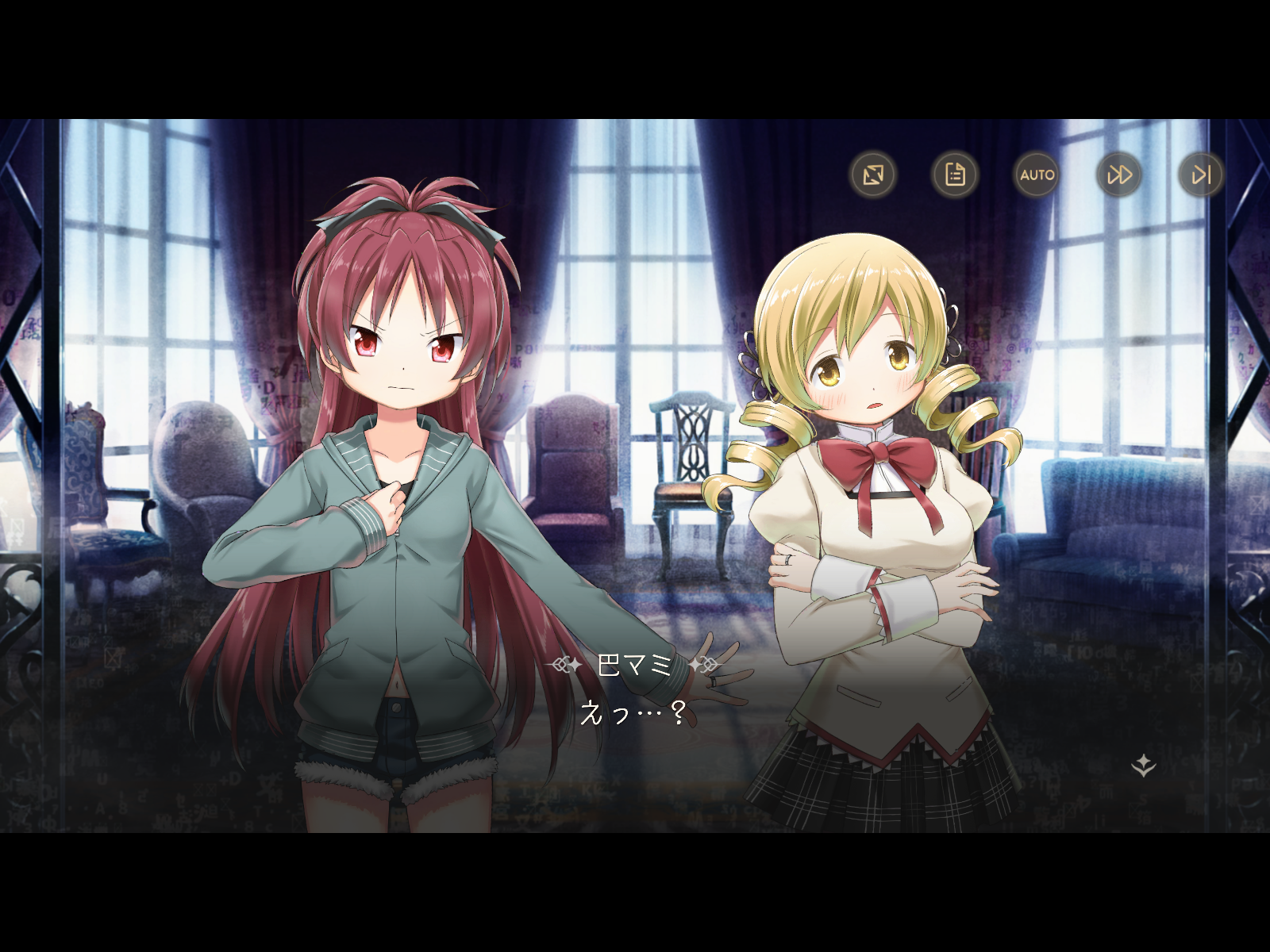
Task: Skip the scene with the skip-to-end button
Action: click(x=1201, y=175)
